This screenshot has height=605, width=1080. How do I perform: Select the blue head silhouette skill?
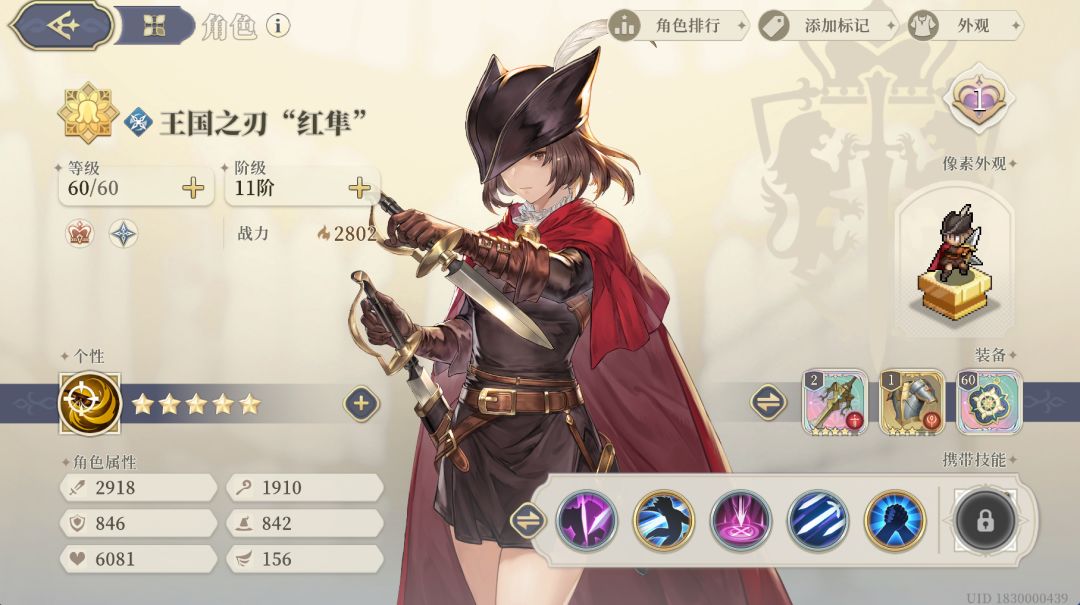(895, 520)
